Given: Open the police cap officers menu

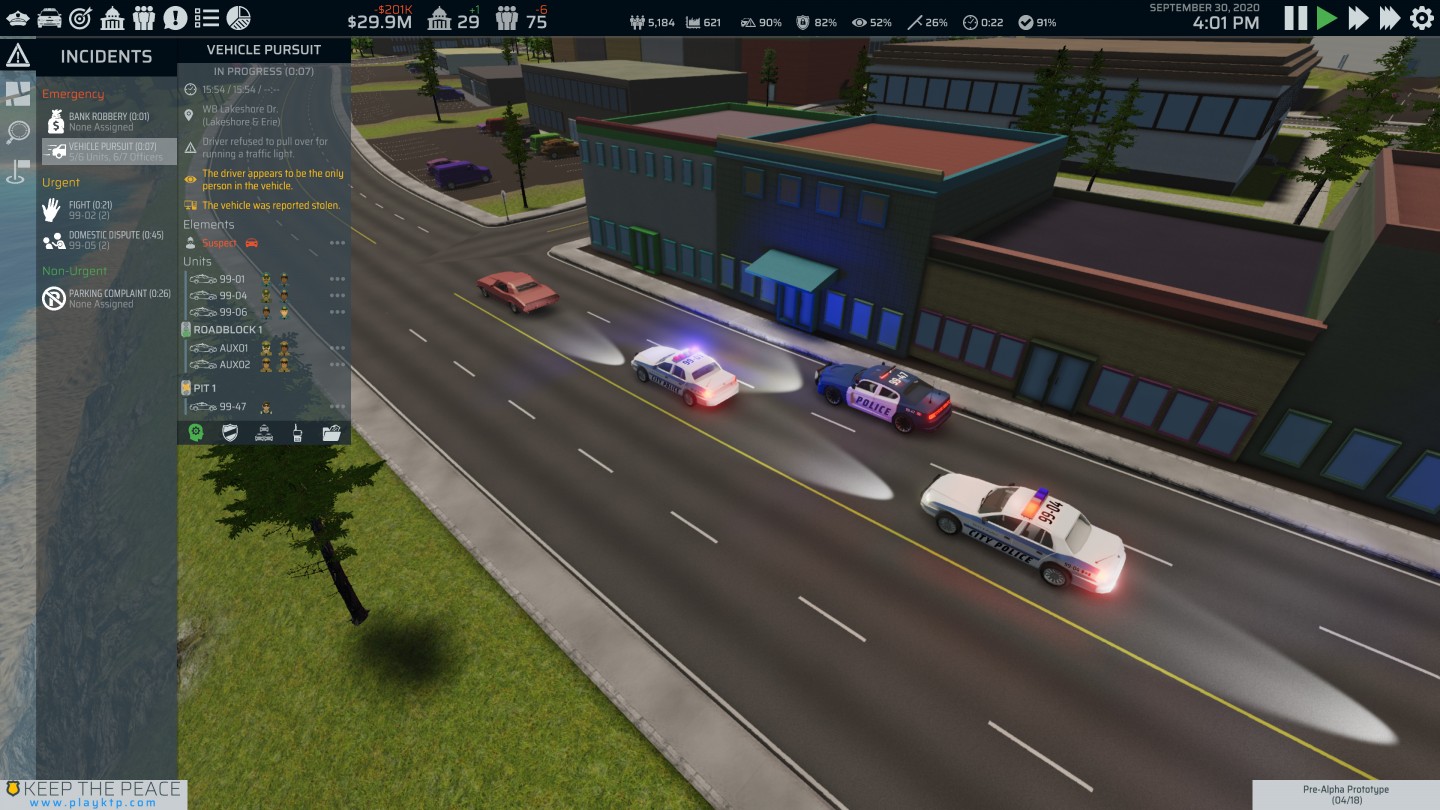Looking at the screenshot, I should (x=18, y=18).
